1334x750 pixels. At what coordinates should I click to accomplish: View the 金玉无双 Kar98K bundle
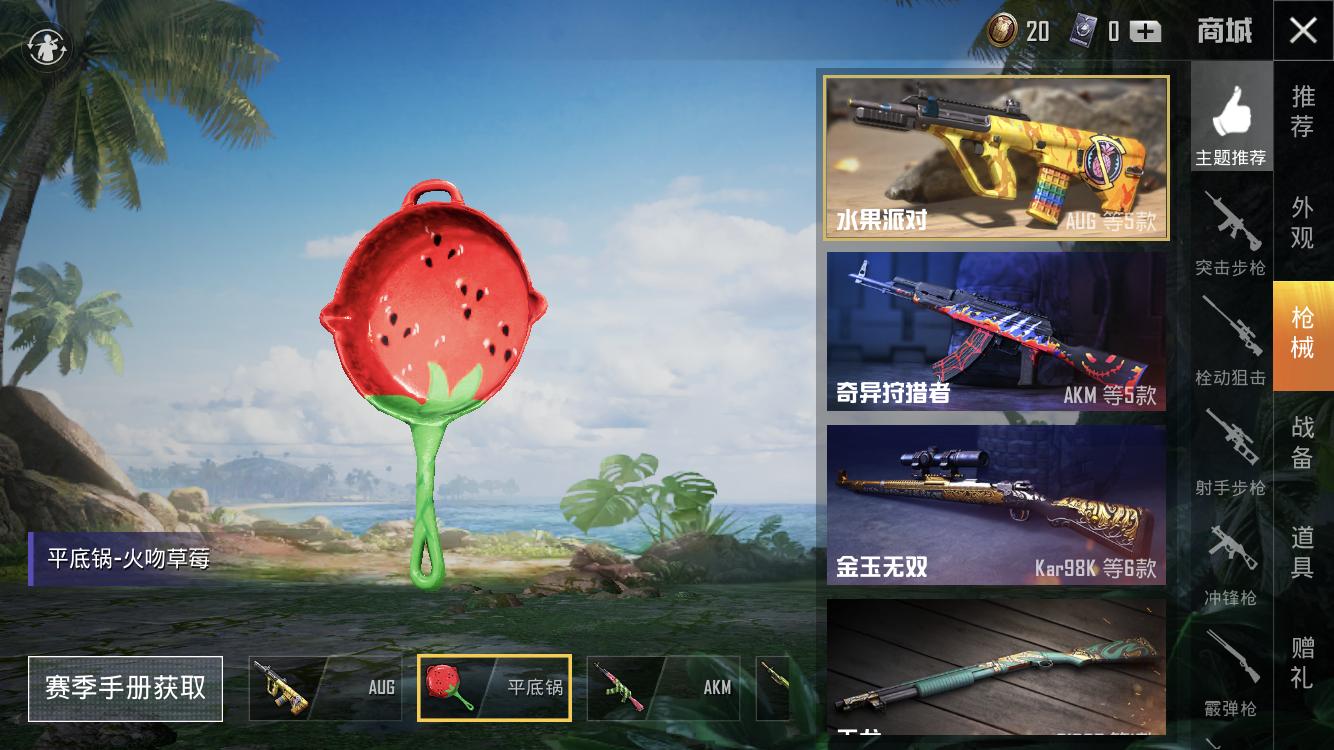coord(996,505)
